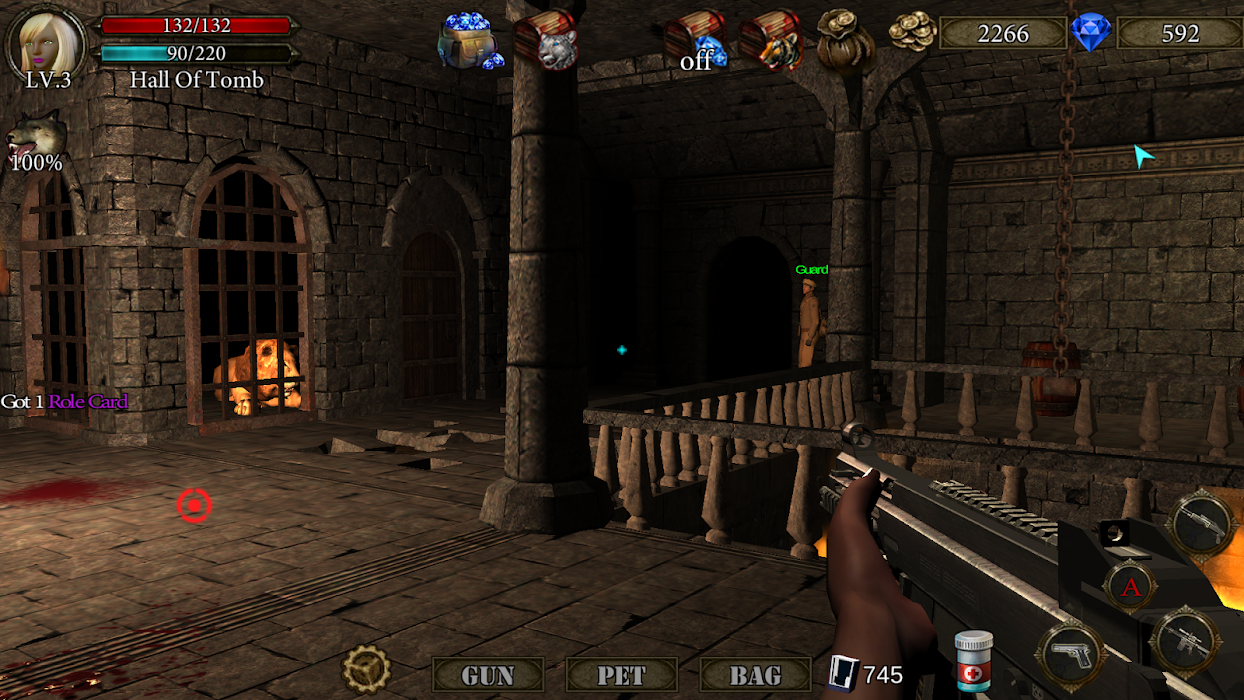Open the bag of blue gems offer
The image size is (1244, 700).
pyautogui.click(x=469, y=41)
